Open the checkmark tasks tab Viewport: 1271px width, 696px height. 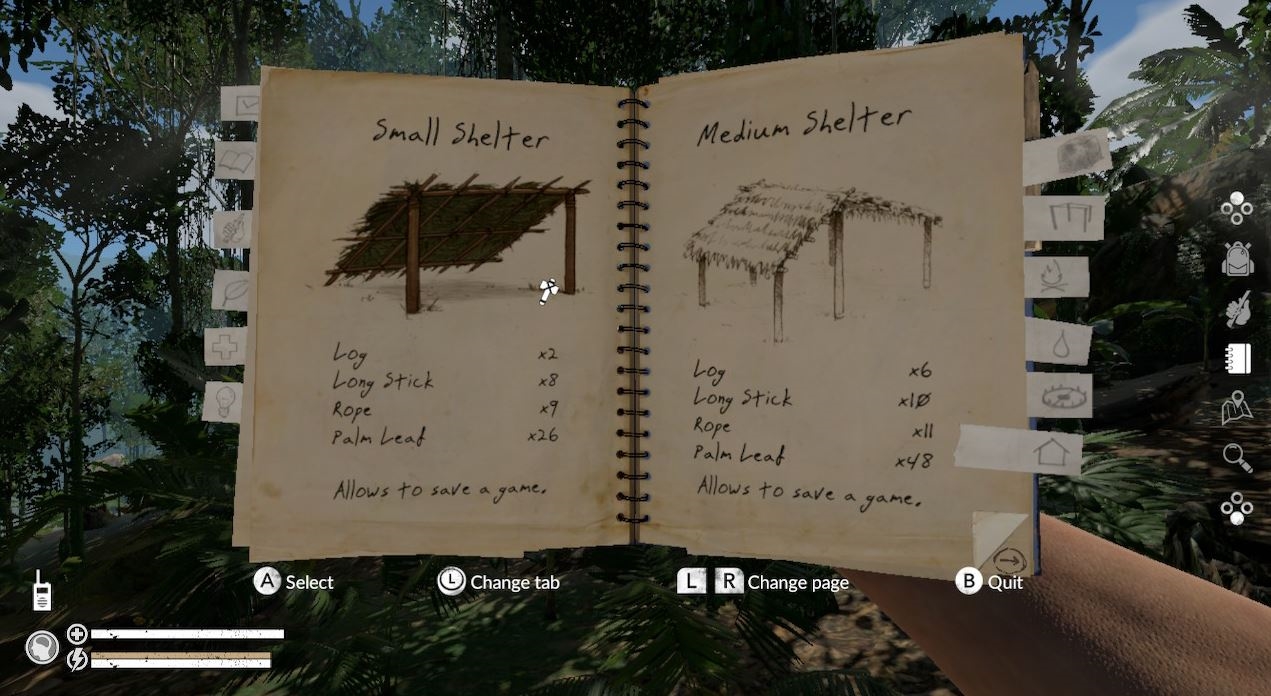pyautogui.click(x=241, y=104)
